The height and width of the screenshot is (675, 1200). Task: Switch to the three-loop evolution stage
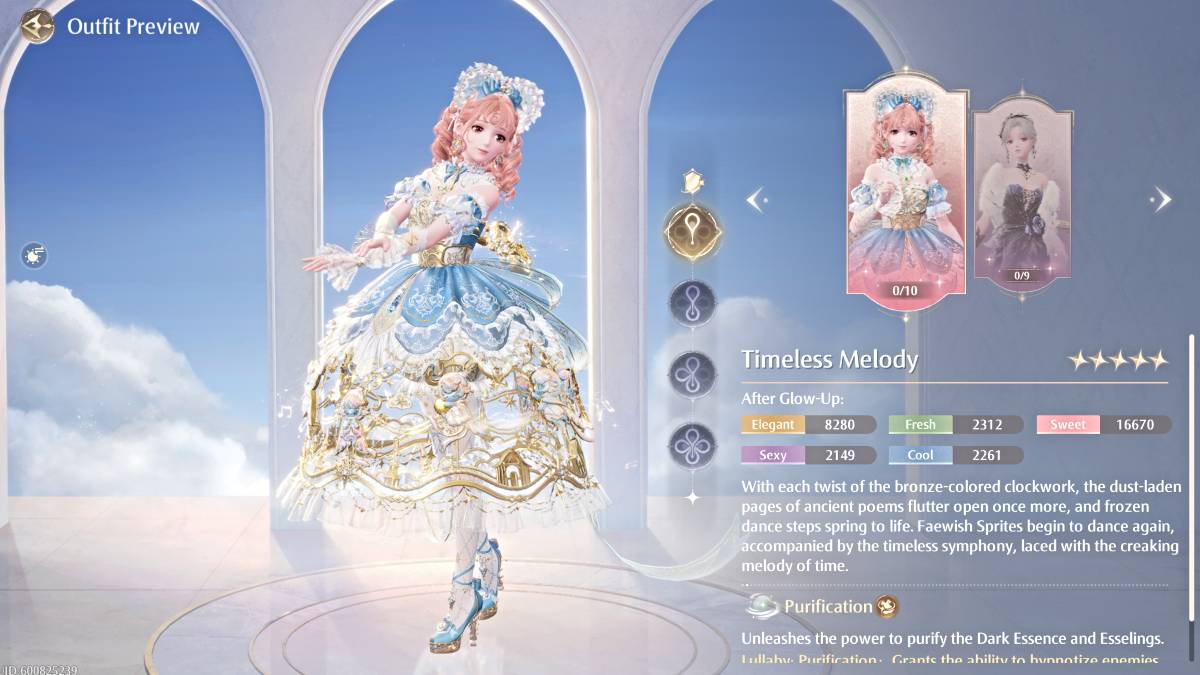(692, 372)
